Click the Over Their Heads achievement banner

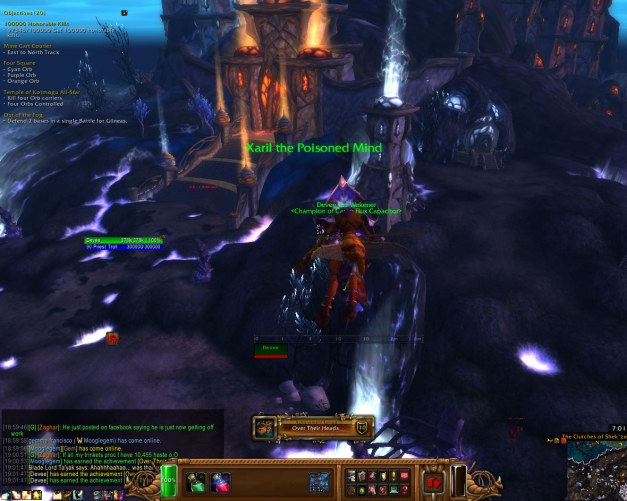[x=313, y=427]
